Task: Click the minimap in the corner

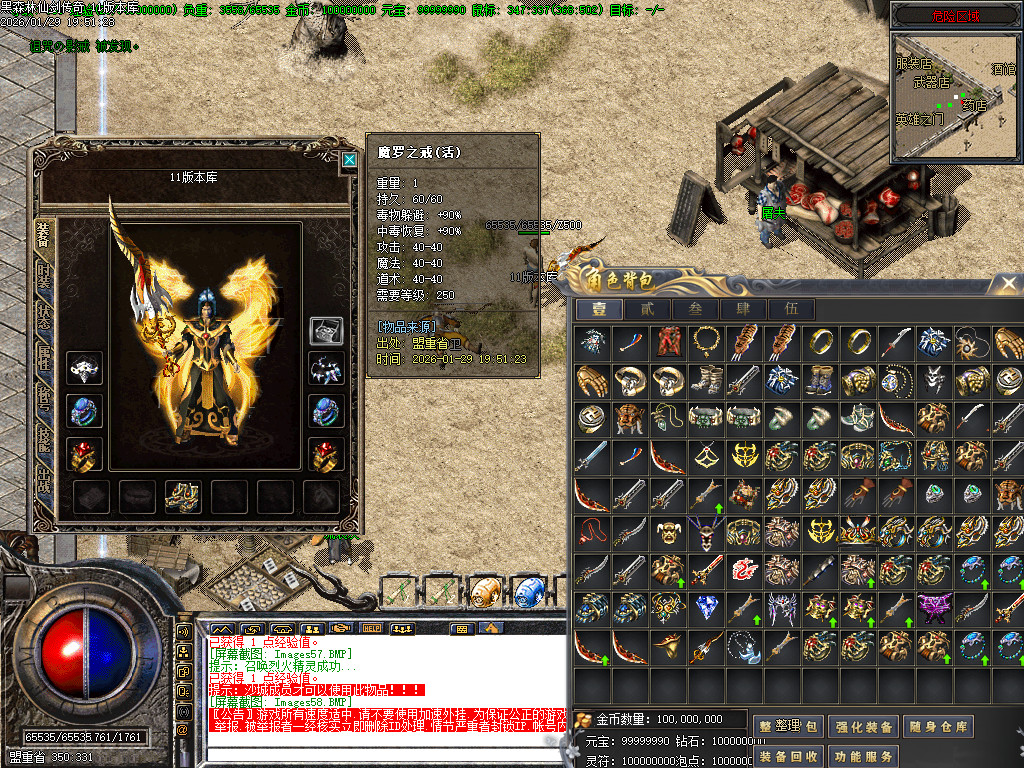Action: tap(955, 95)
